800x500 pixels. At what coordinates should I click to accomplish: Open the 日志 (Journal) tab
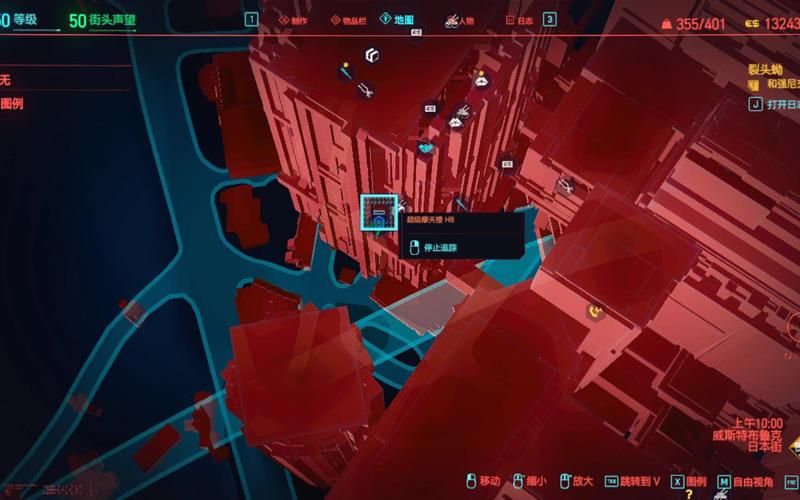(518, 19)
